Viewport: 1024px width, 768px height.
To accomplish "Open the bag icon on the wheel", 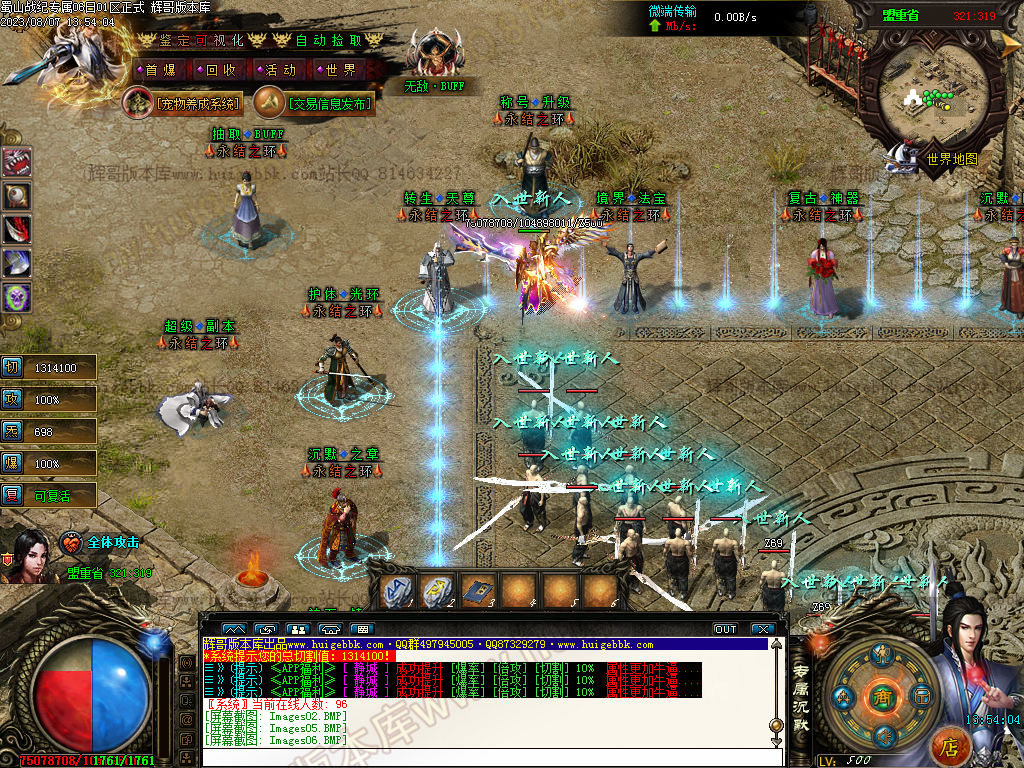I will [x=921, y=695].
